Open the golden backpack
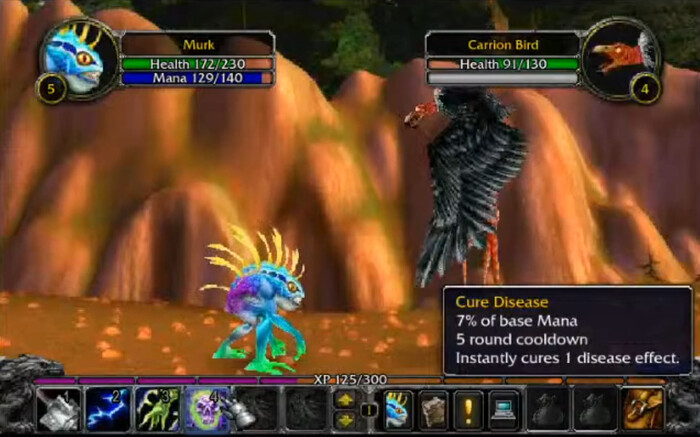700x437 pixels. coord(642,408)
